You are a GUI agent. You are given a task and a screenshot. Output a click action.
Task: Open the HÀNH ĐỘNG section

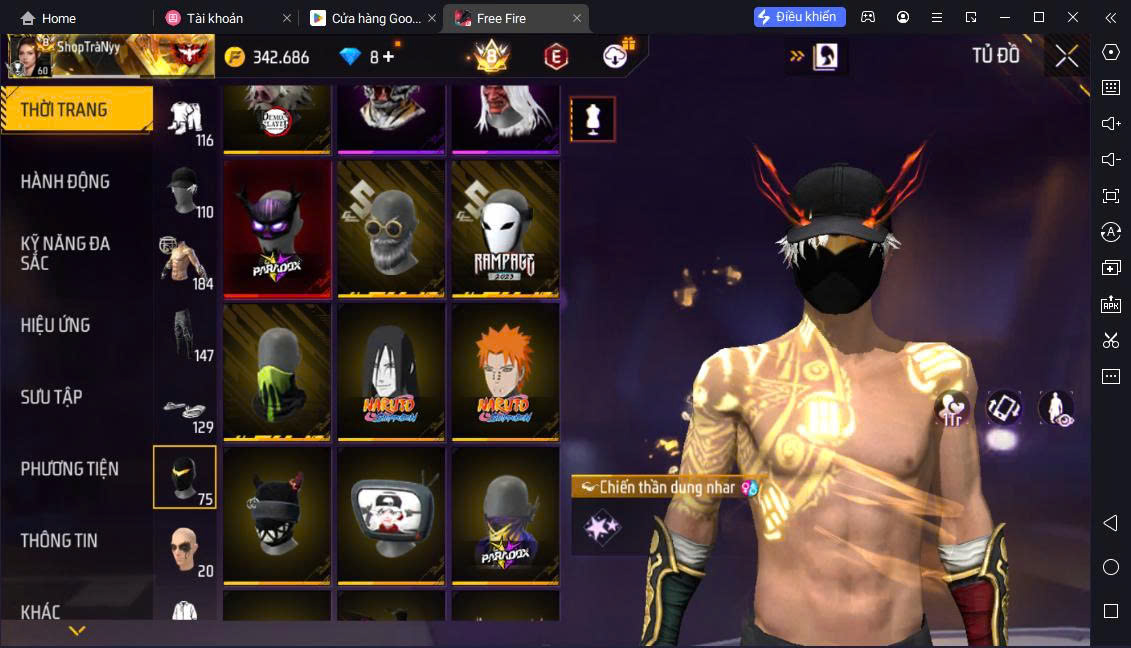click(x=66, y=182)
